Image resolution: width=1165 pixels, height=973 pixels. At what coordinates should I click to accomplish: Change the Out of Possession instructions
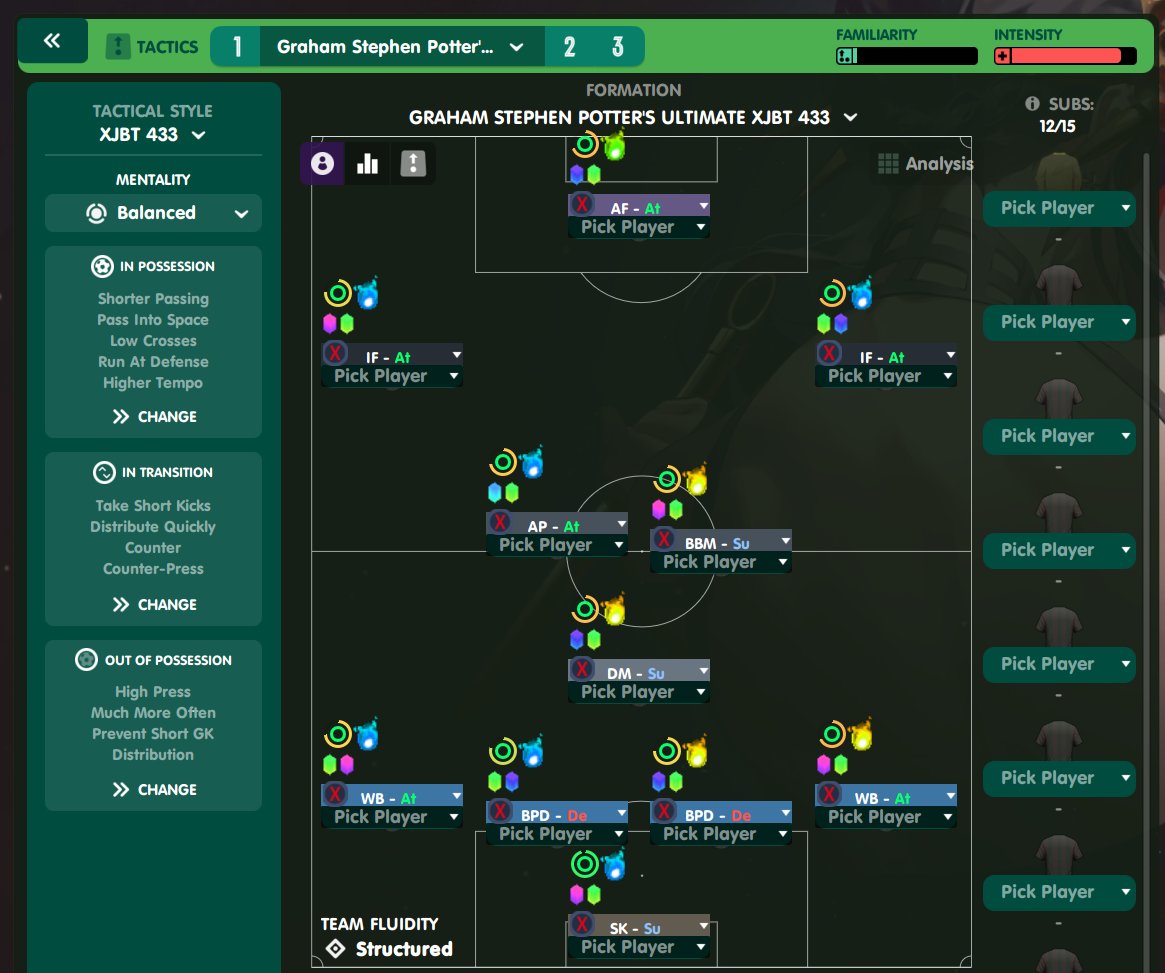tap(154, 790)
